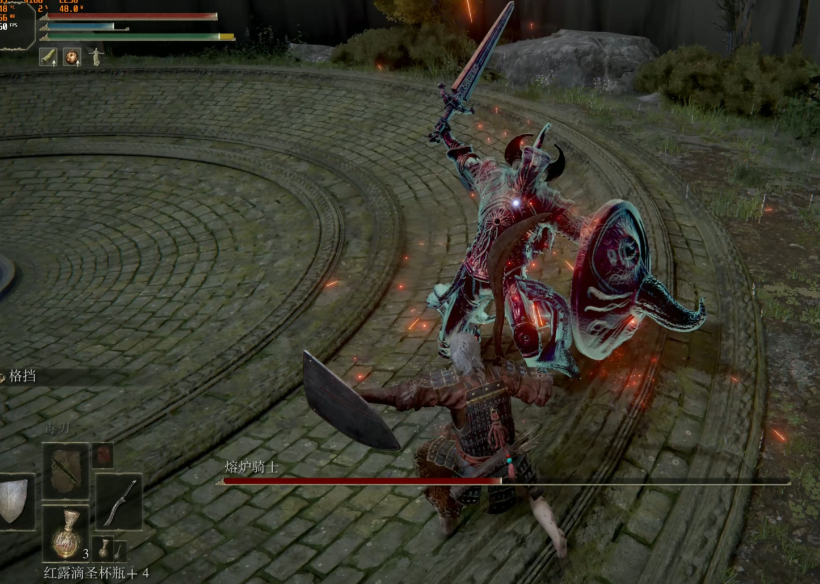Click the round red orb buff icon
820x584 pixels.
(72, 57)
